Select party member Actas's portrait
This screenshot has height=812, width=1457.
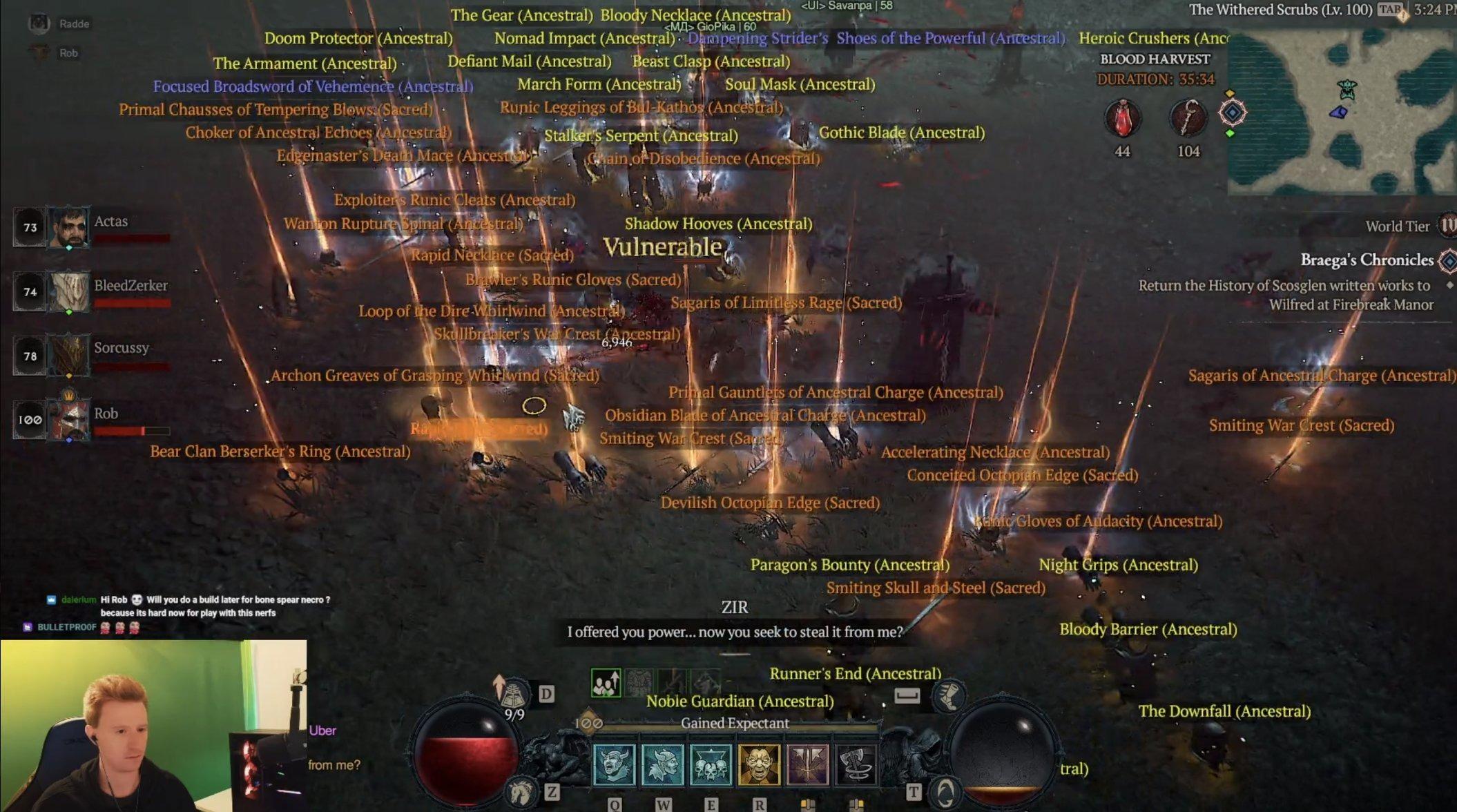tap(68, 227)
